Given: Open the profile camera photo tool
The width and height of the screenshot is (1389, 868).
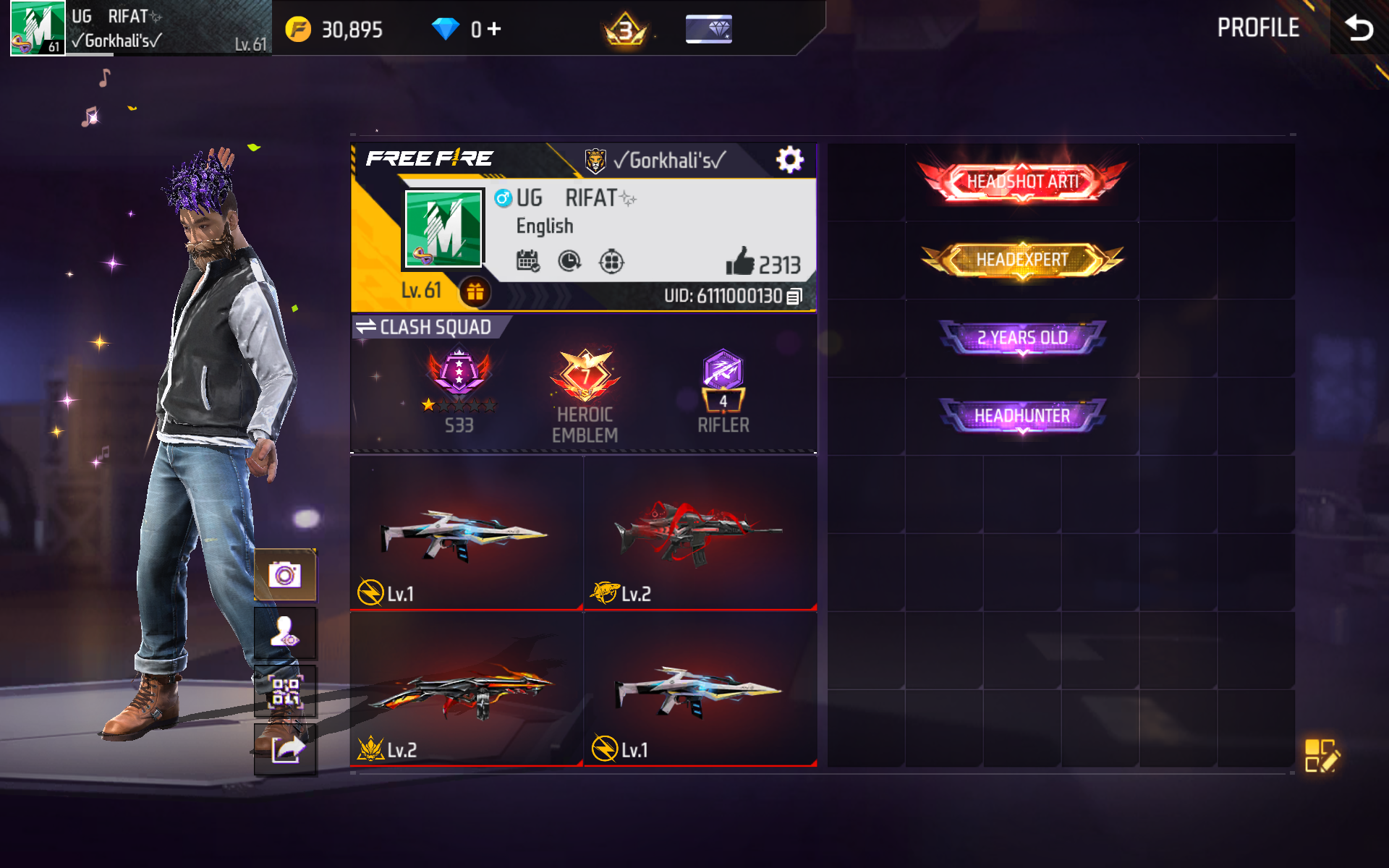Looking at the screenshot, I should (x=285, y=574).
